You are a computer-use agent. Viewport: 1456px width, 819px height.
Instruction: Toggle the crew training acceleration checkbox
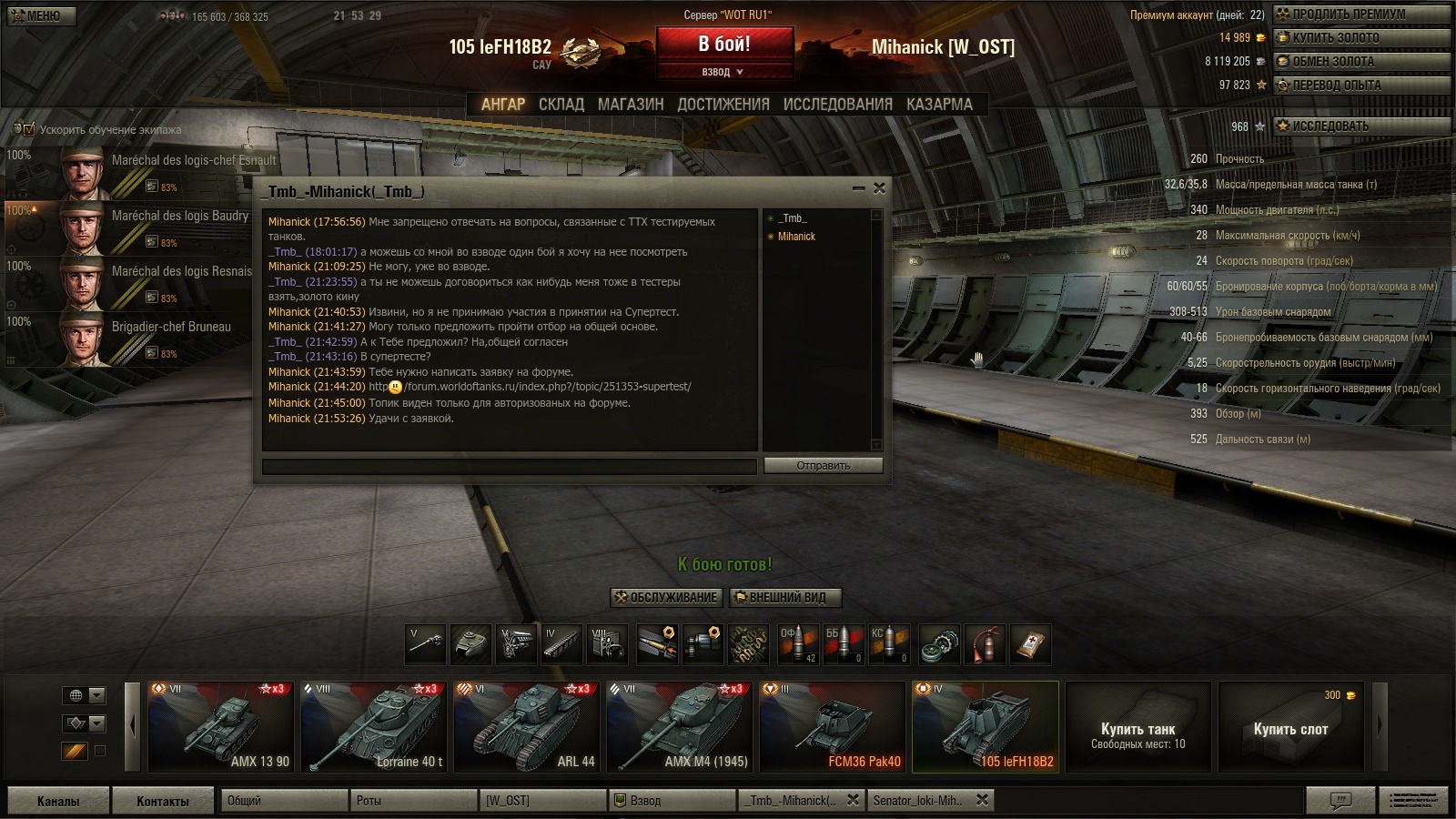pyautogui.click(x=29, y=129)
